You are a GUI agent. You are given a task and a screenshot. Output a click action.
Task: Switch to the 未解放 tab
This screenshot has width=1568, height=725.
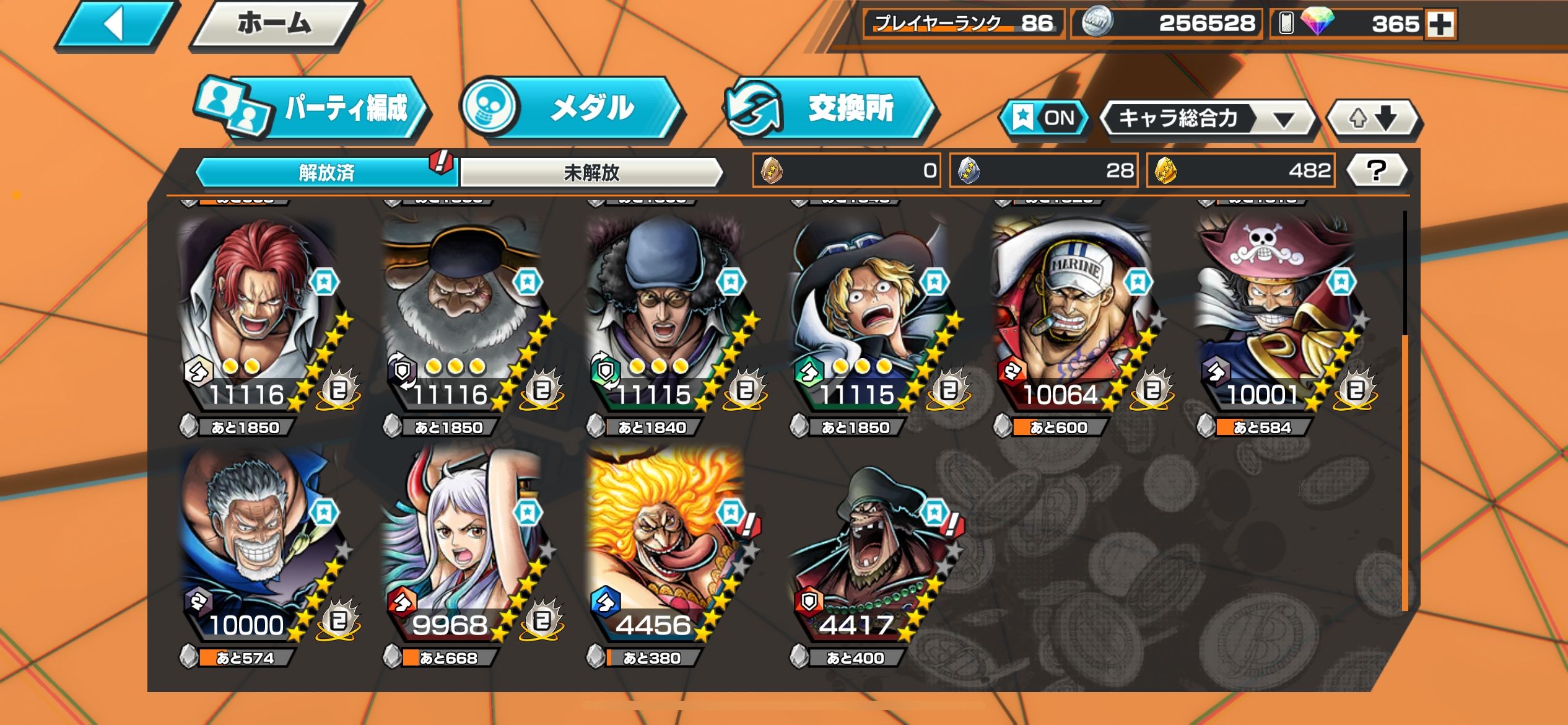click(x=591, y=172)
